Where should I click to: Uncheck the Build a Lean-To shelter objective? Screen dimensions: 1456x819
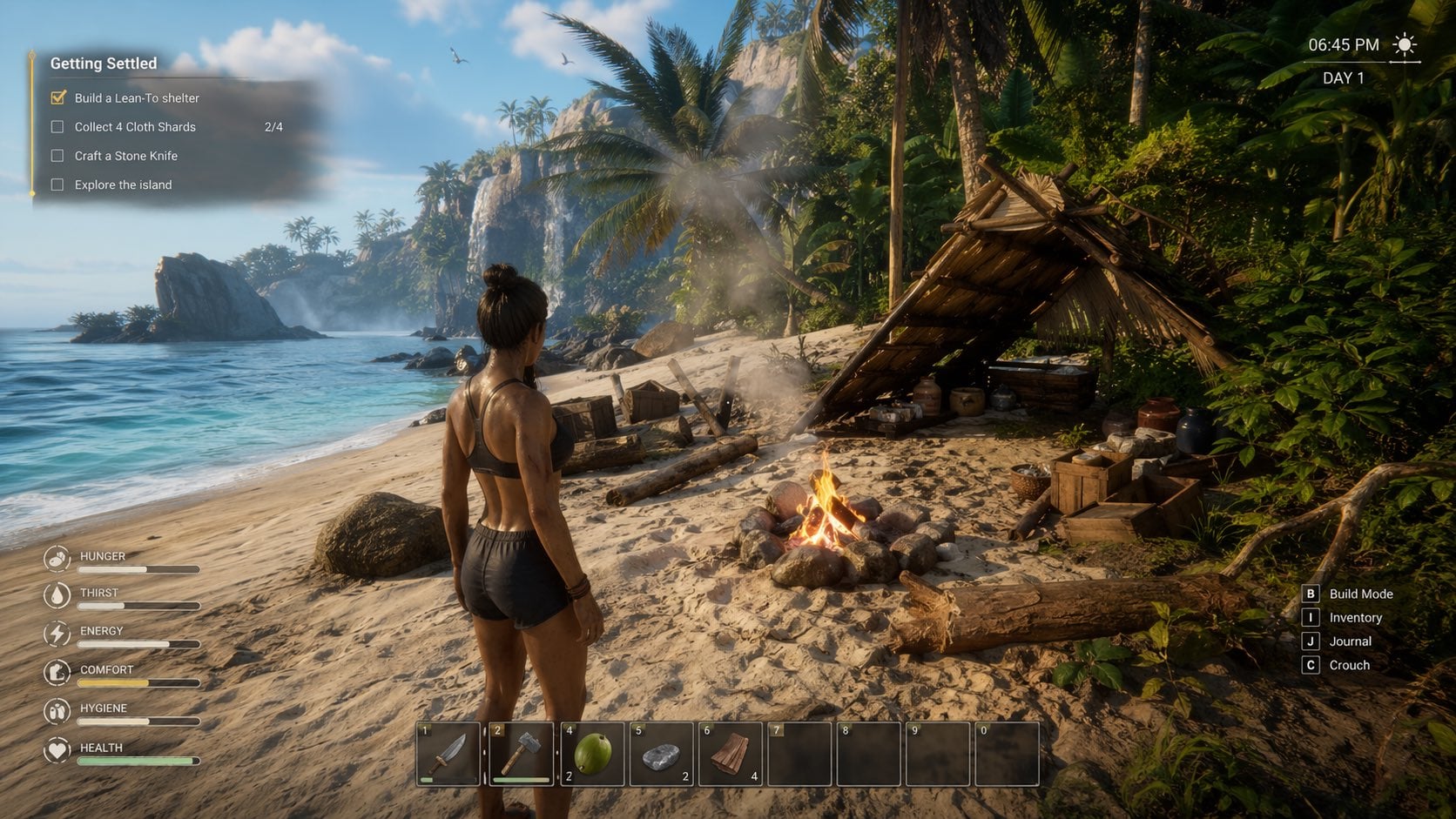click(57, 97)
